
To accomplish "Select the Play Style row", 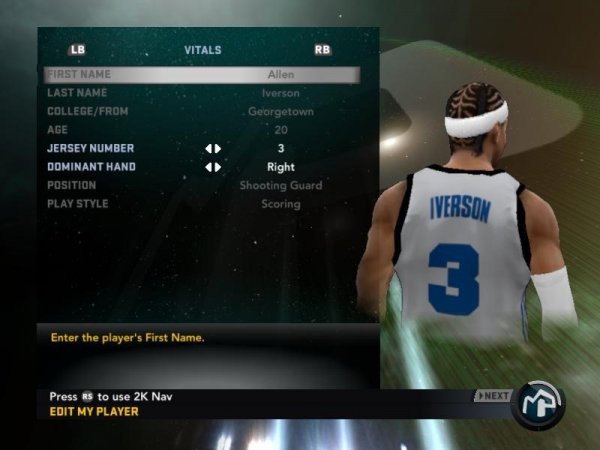I will [x=200, y=204].
